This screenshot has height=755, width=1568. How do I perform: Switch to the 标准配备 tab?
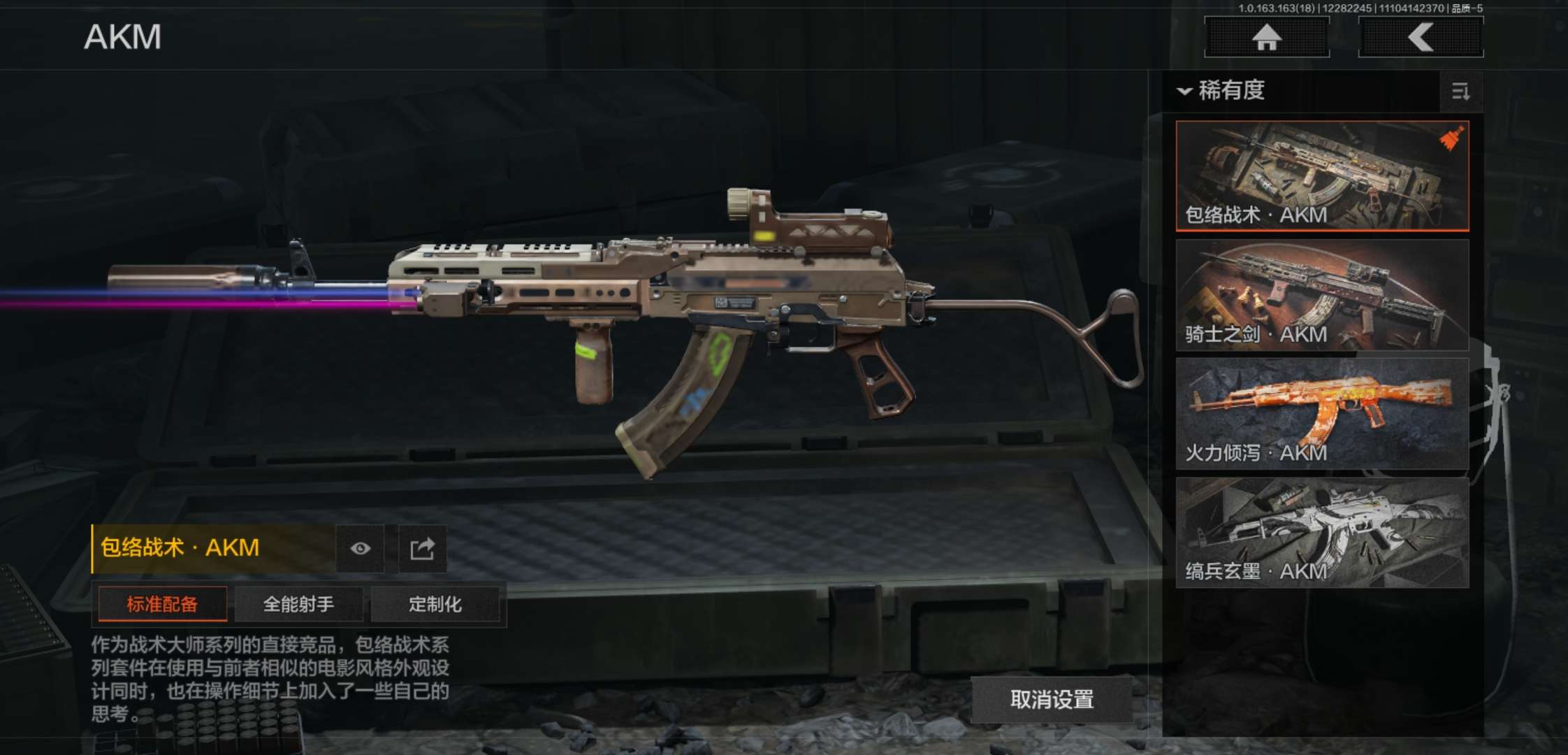pos(162,604)
